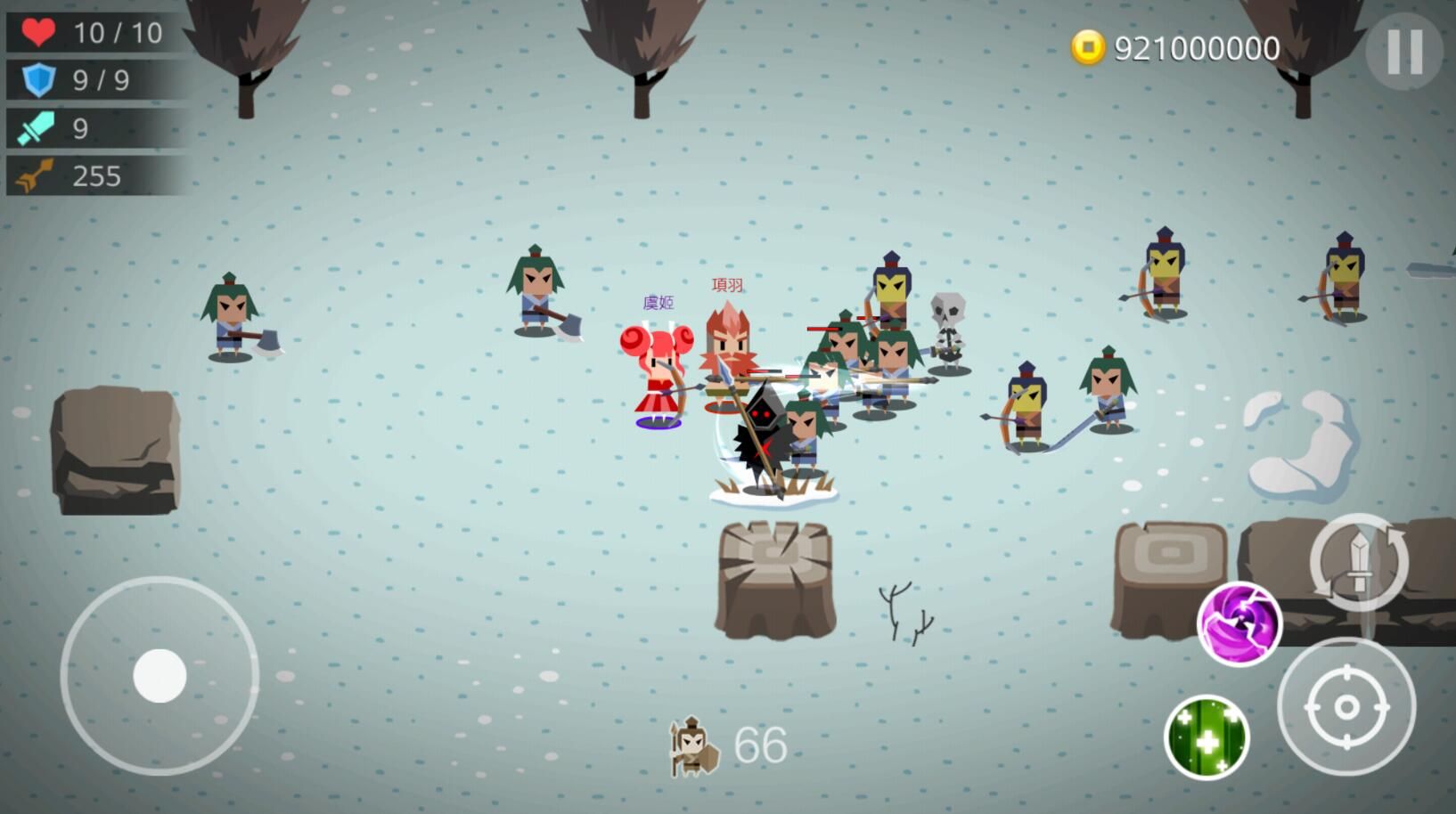The width and height of the screenshot is (1456, 814).
Task: Pause the game
Action: click(x=1403, y=51)
